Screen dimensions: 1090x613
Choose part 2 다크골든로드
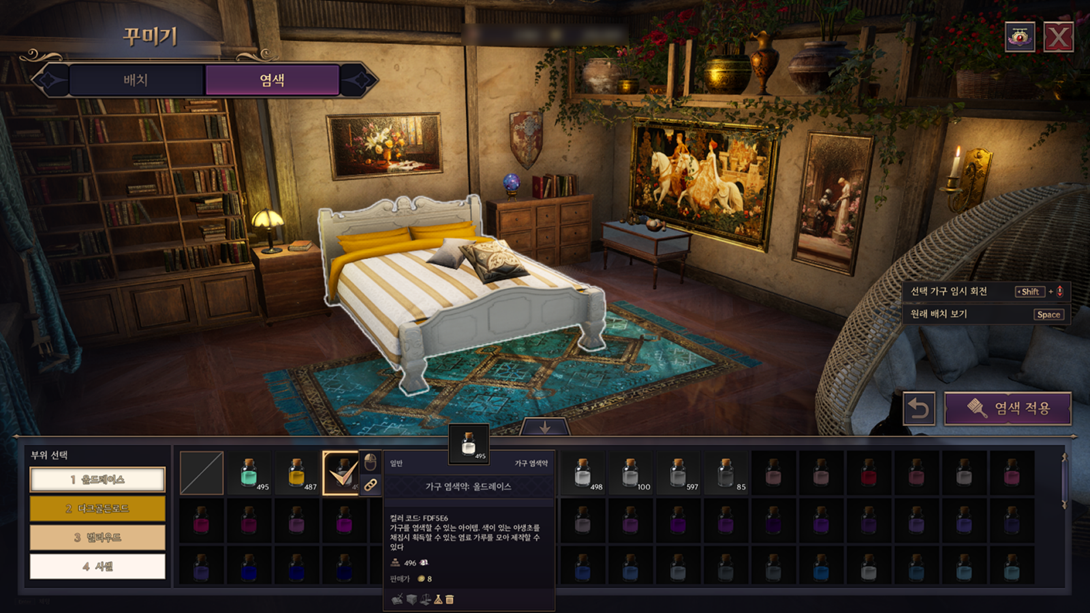(x=97, y=509)
